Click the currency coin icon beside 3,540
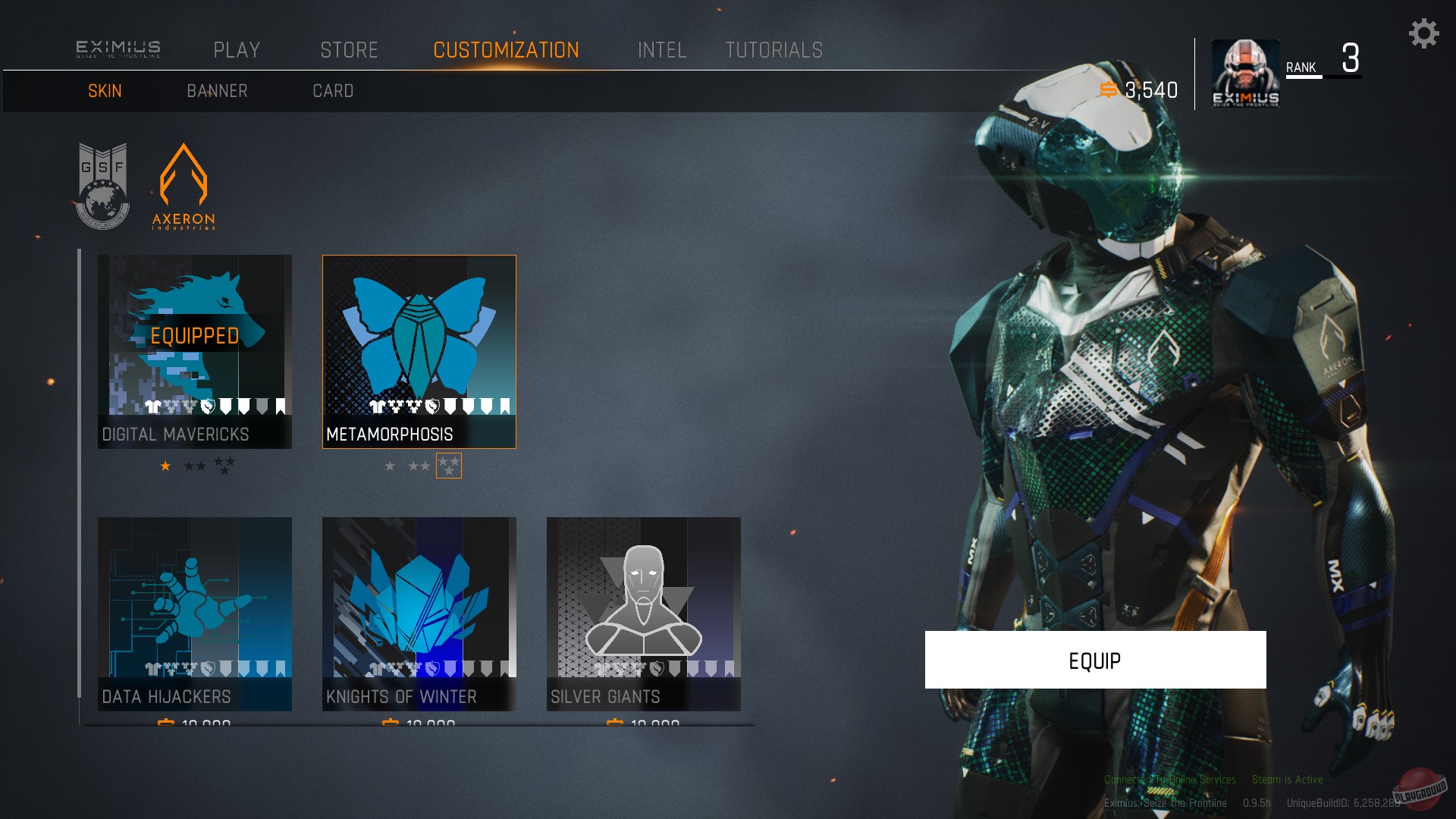This screenshot has width=1456, height=819. (1109, 89)
